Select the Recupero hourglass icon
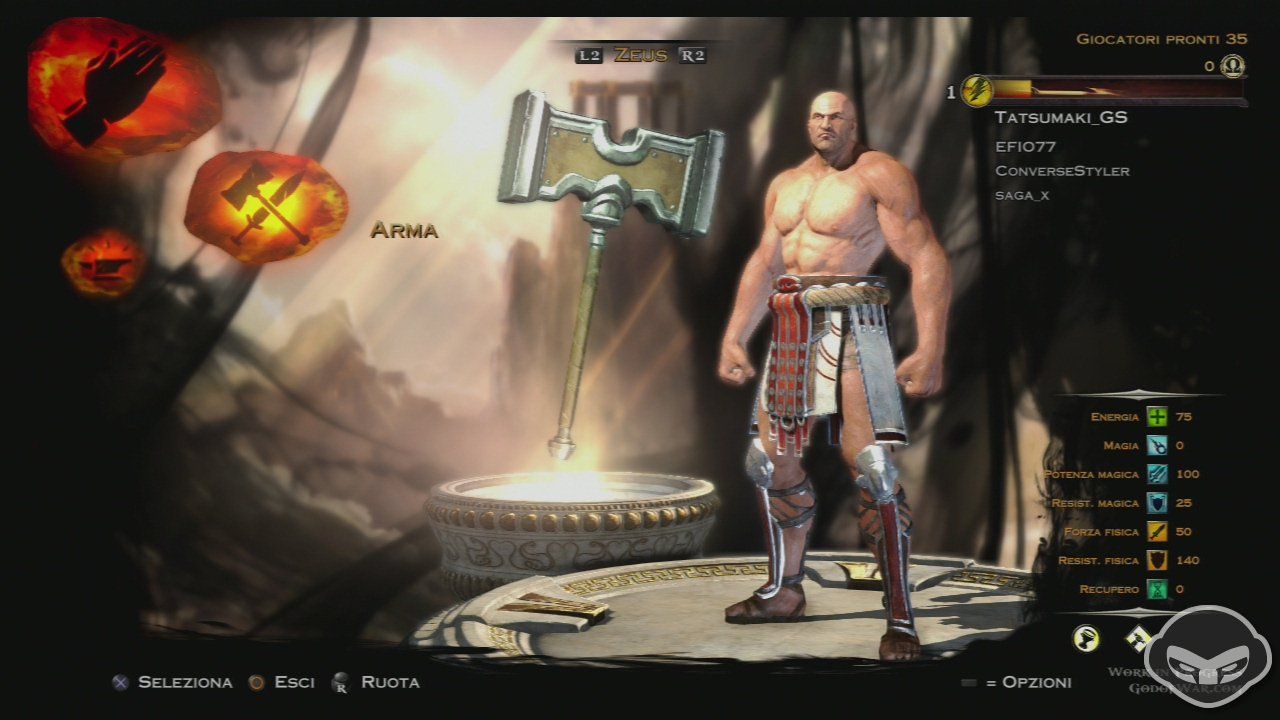This screenshot has width=1280, height=720. tap(1160, 590)
